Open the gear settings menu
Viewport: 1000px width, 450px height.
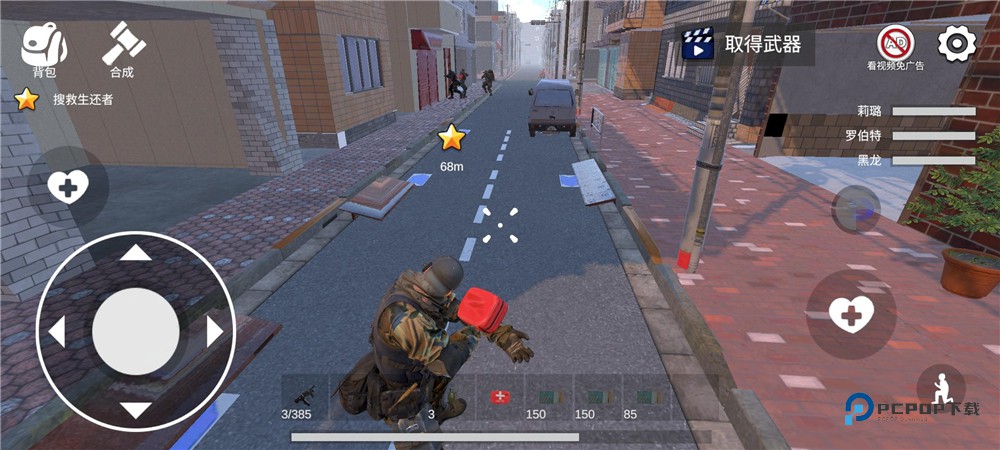pos(957,43)
